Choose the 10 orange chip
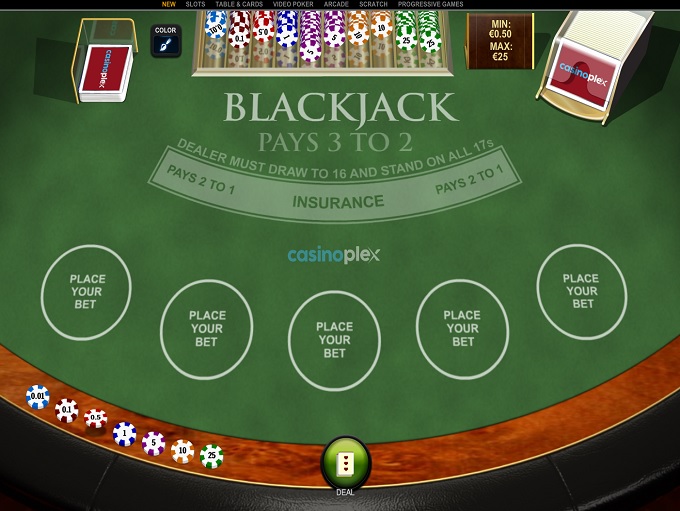The width and height of the screenshot is (680, 511). click(x=182, y=451)
